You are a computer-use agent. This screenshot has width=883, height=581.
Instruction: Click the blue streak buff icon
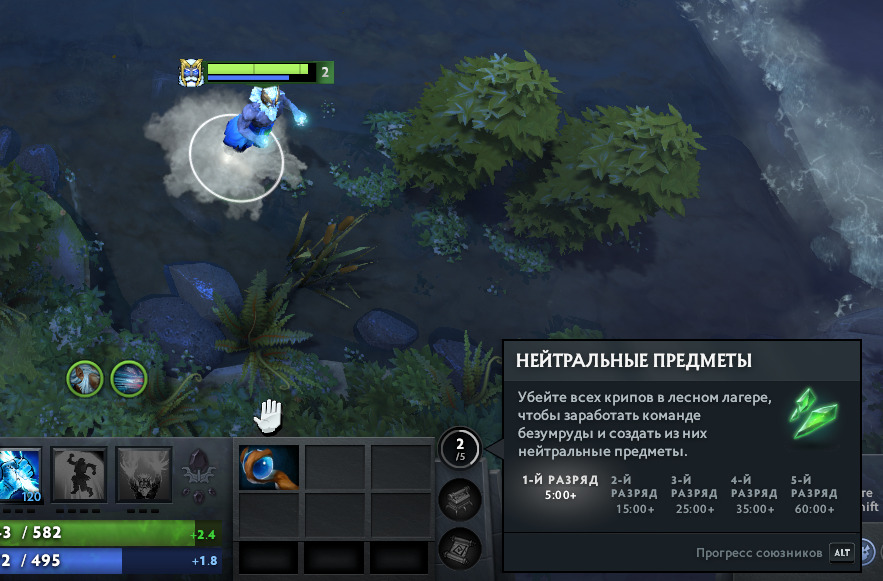pyautogui.click(x=129, y=379)
